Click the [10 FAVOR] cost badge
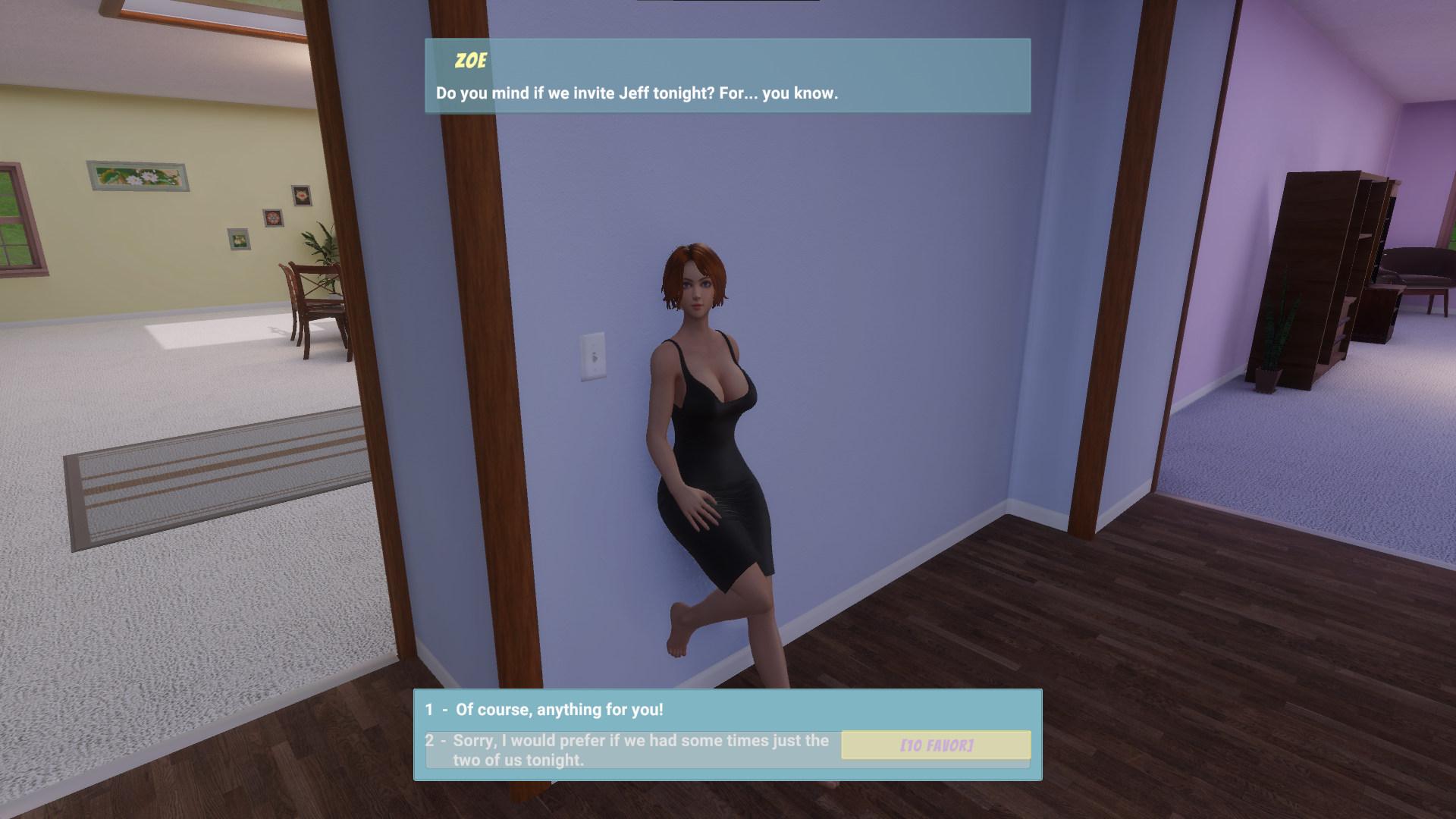1456x819 pixels. pyautogui.click(x=935, y=746)
